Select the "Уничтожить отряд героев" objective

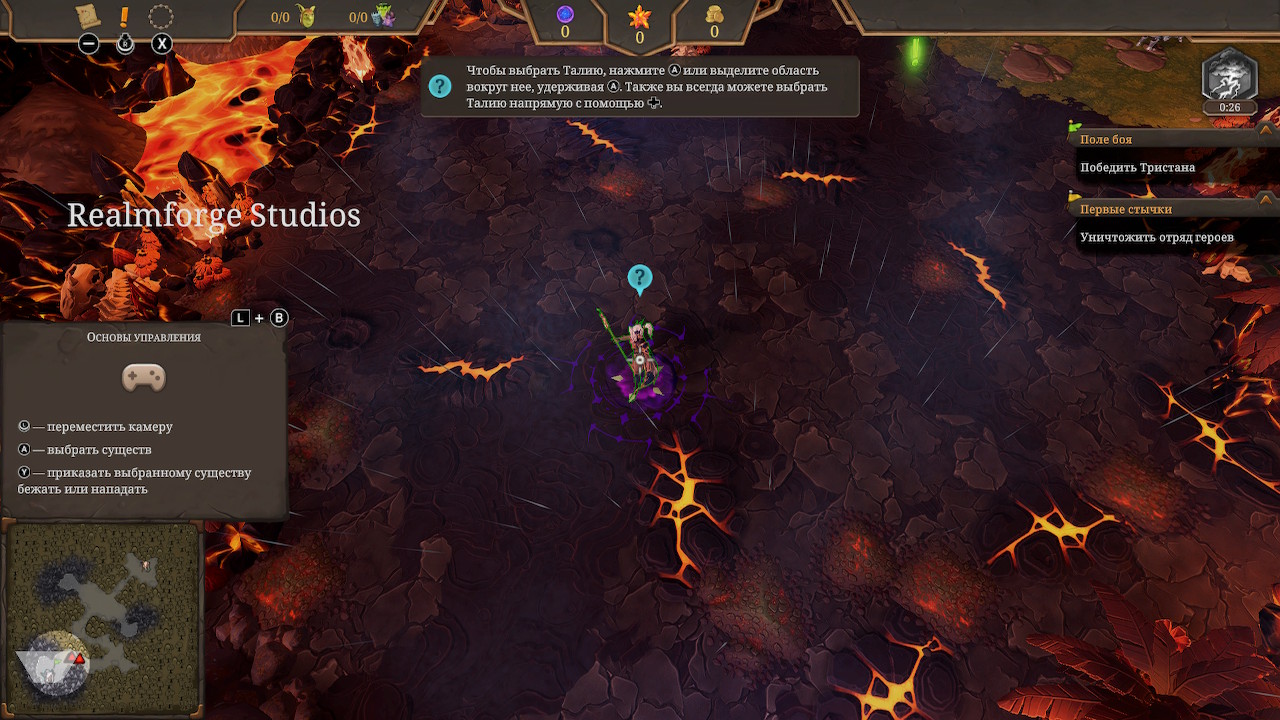click(x=1156, y=237)
